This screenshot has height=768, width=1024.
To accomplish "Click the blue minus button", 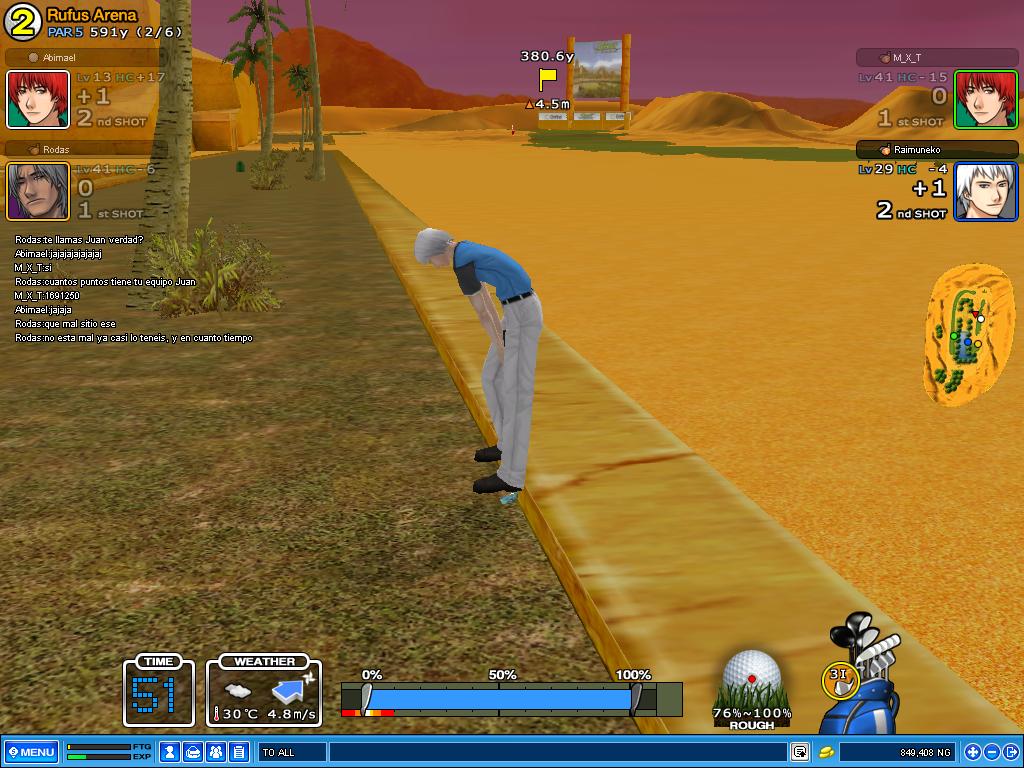I will tap(992, 752).
